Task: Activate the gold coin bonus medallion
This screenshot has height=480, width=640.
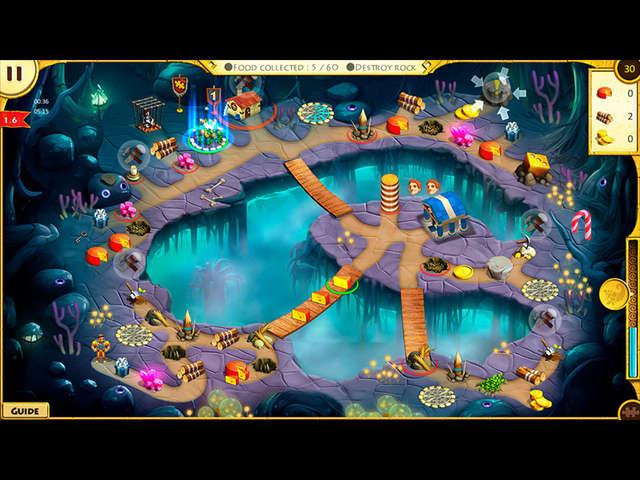Action: pos(614,293)
